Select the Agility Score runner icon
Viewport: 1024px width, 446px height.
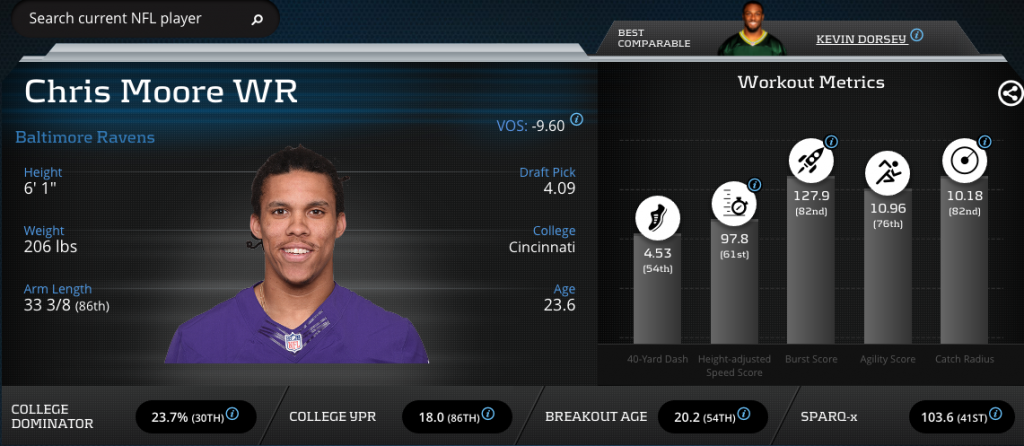tap(887, 173)
